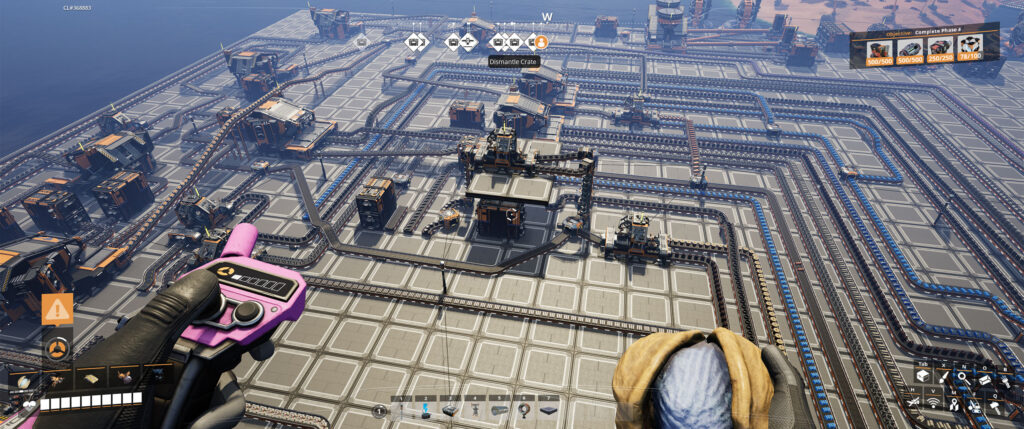Select the colored ring question mark hotbar slot
This screenshot has height=429, width=1024.
[523, 410]
